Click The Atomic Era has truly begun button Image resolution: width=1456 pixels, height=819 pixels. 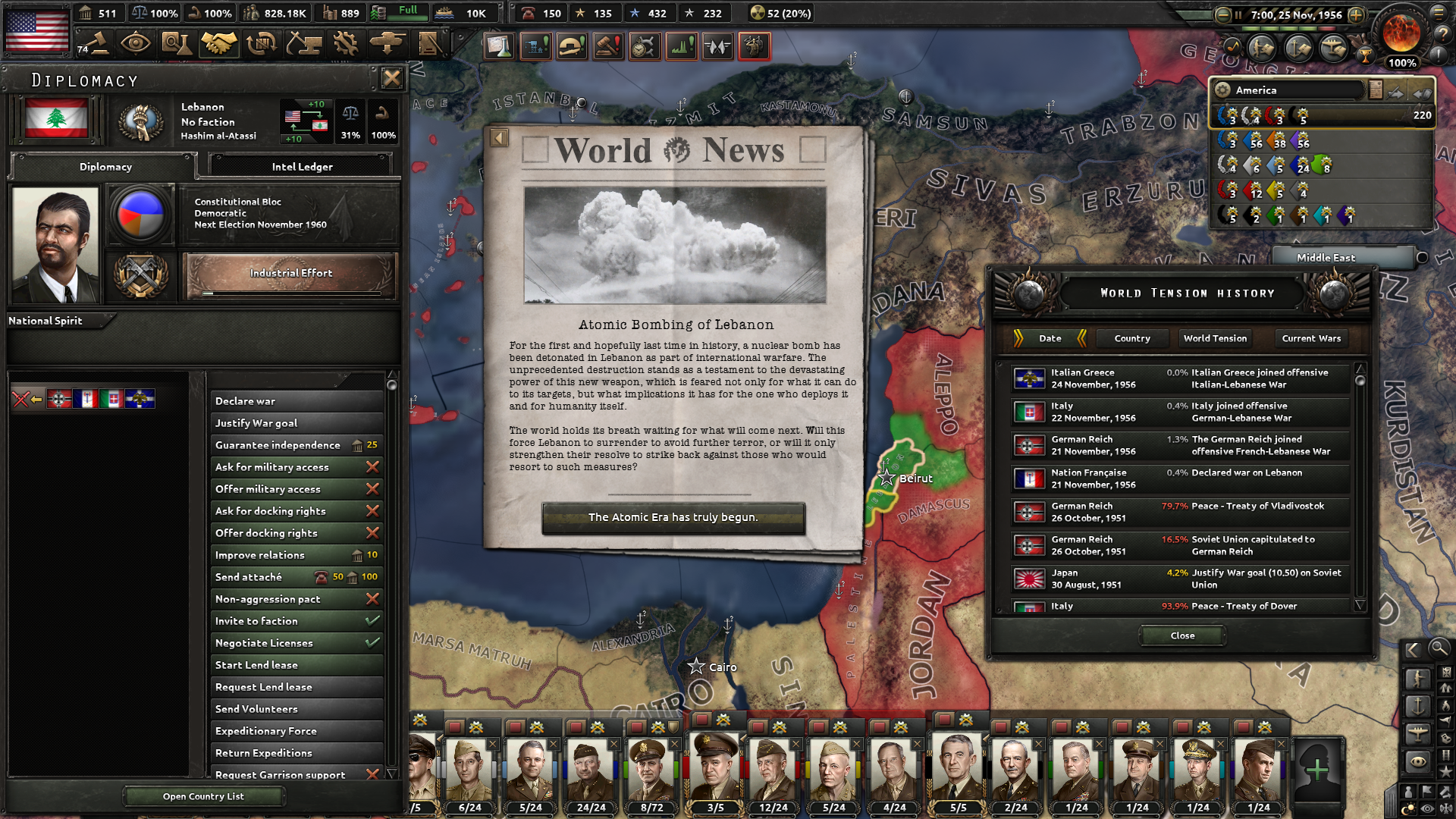(x=673, y=518)
